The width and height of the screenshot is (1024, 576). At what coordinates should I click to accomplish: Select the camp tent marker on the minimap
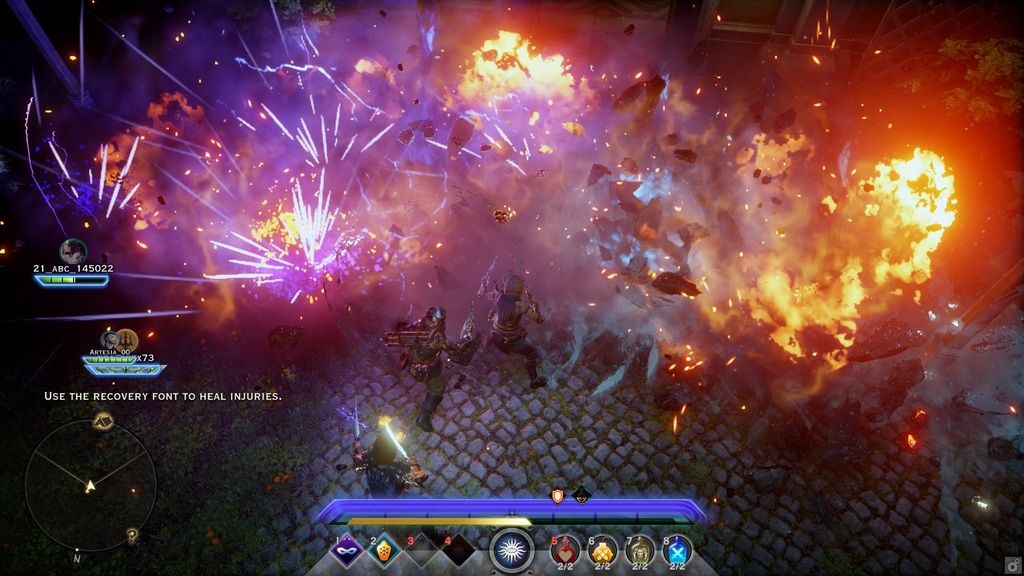101,421
